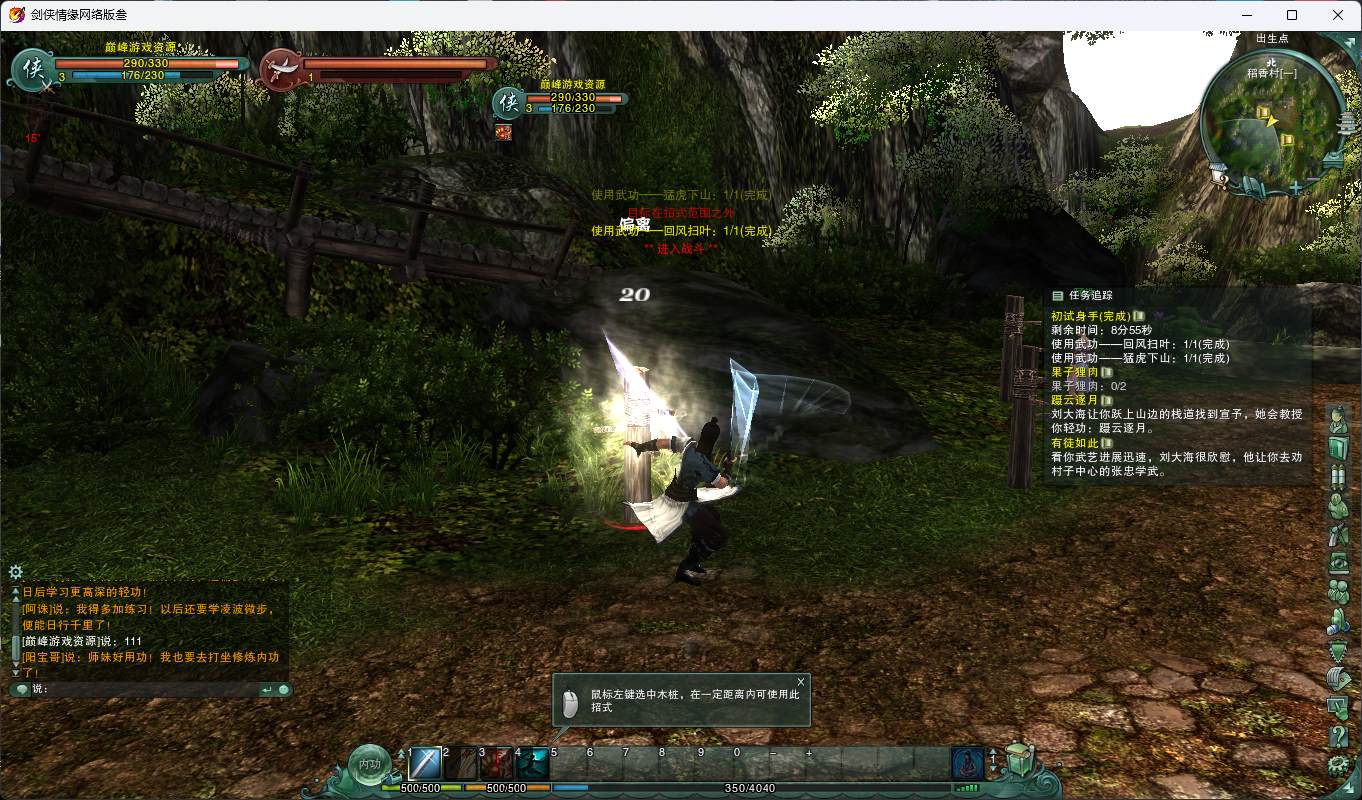The height and width of the screenshot is (800, 1362).
Task: Zoom in the minimap with plus button
Action: [x=1296, y=187]
